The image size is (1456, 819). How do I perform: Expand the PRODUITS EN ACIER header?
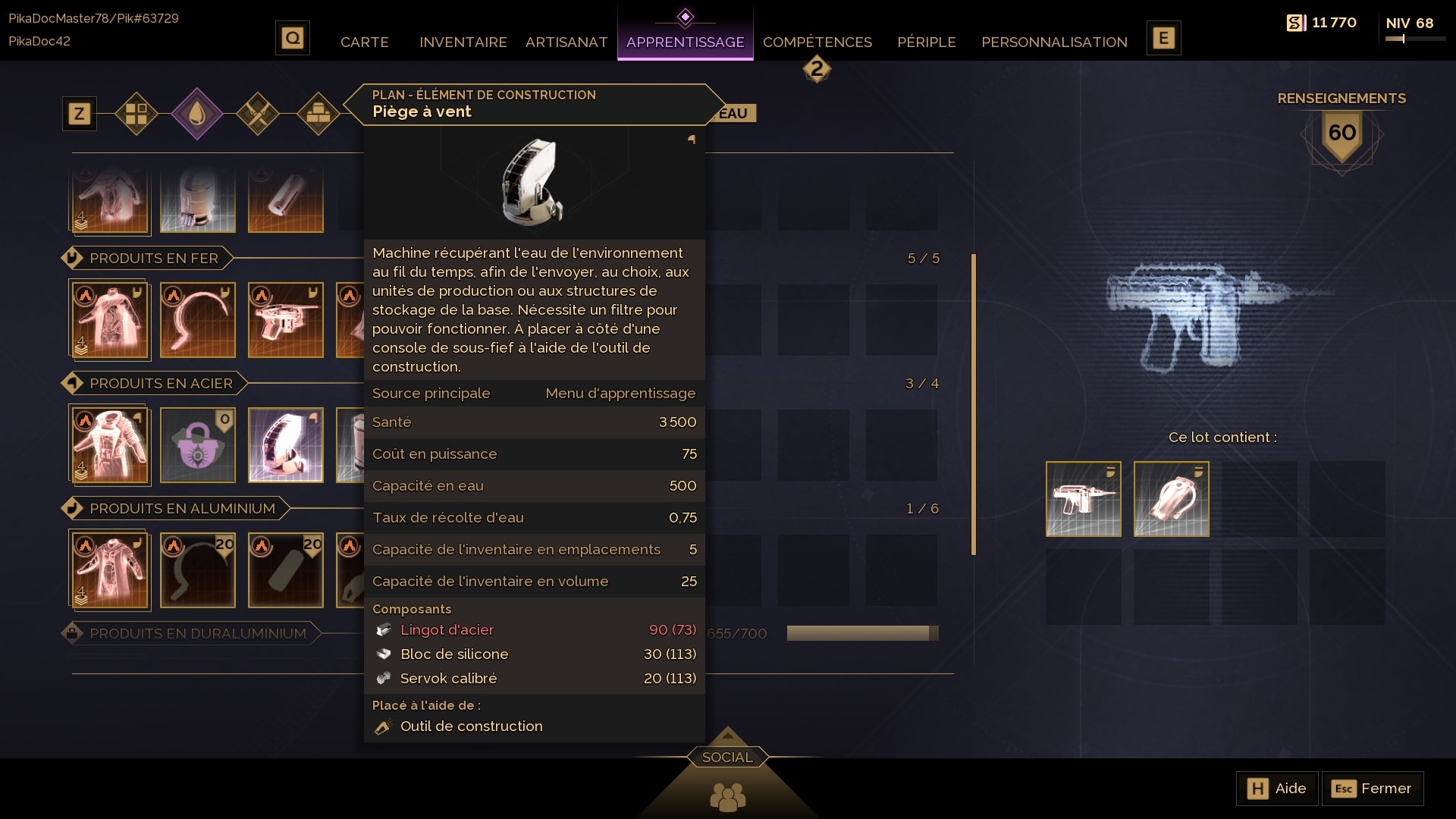coord(161,384)
